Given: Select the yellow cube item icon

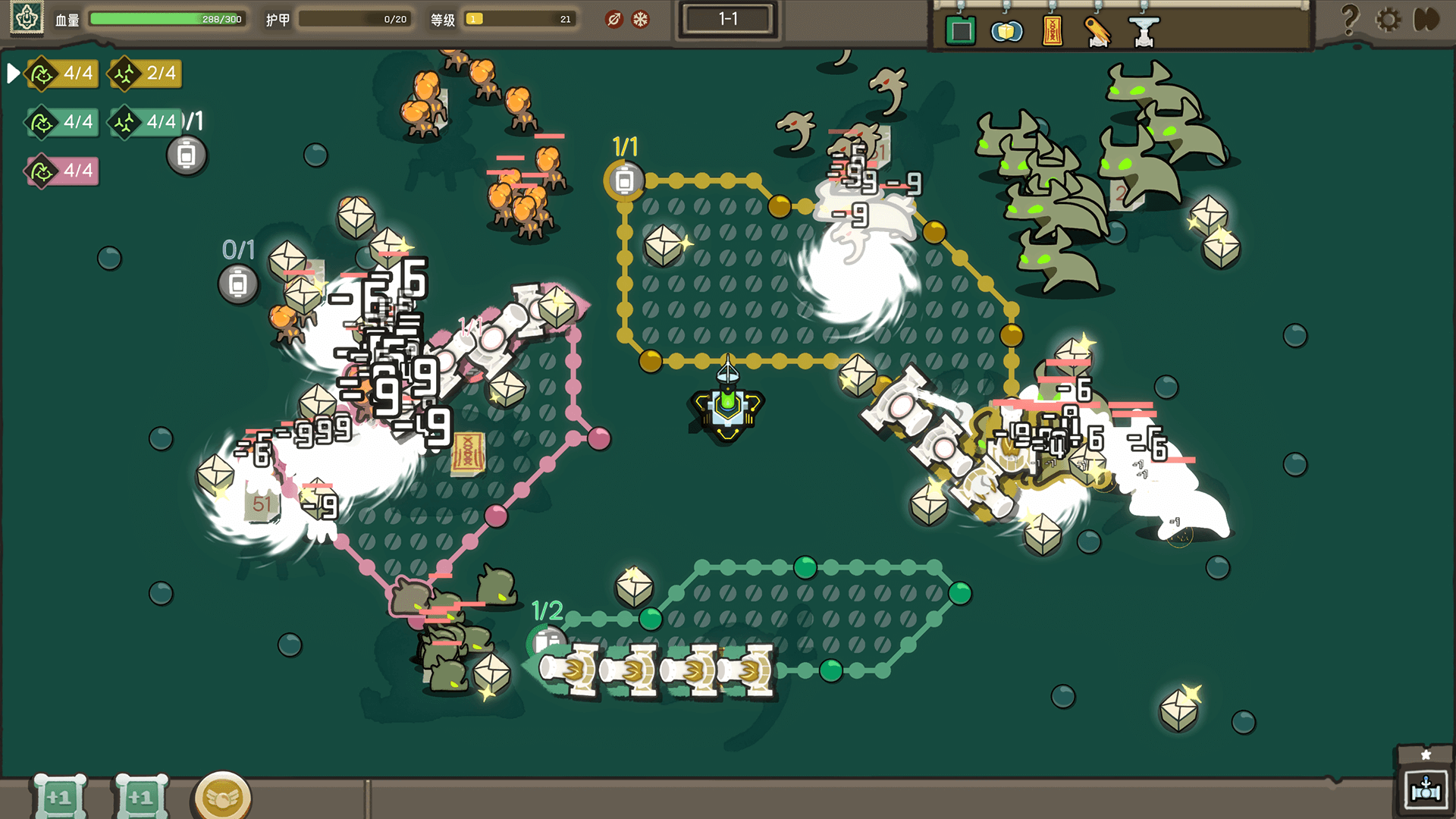Looking at the screenshot, I should (x=1007, y=32).
